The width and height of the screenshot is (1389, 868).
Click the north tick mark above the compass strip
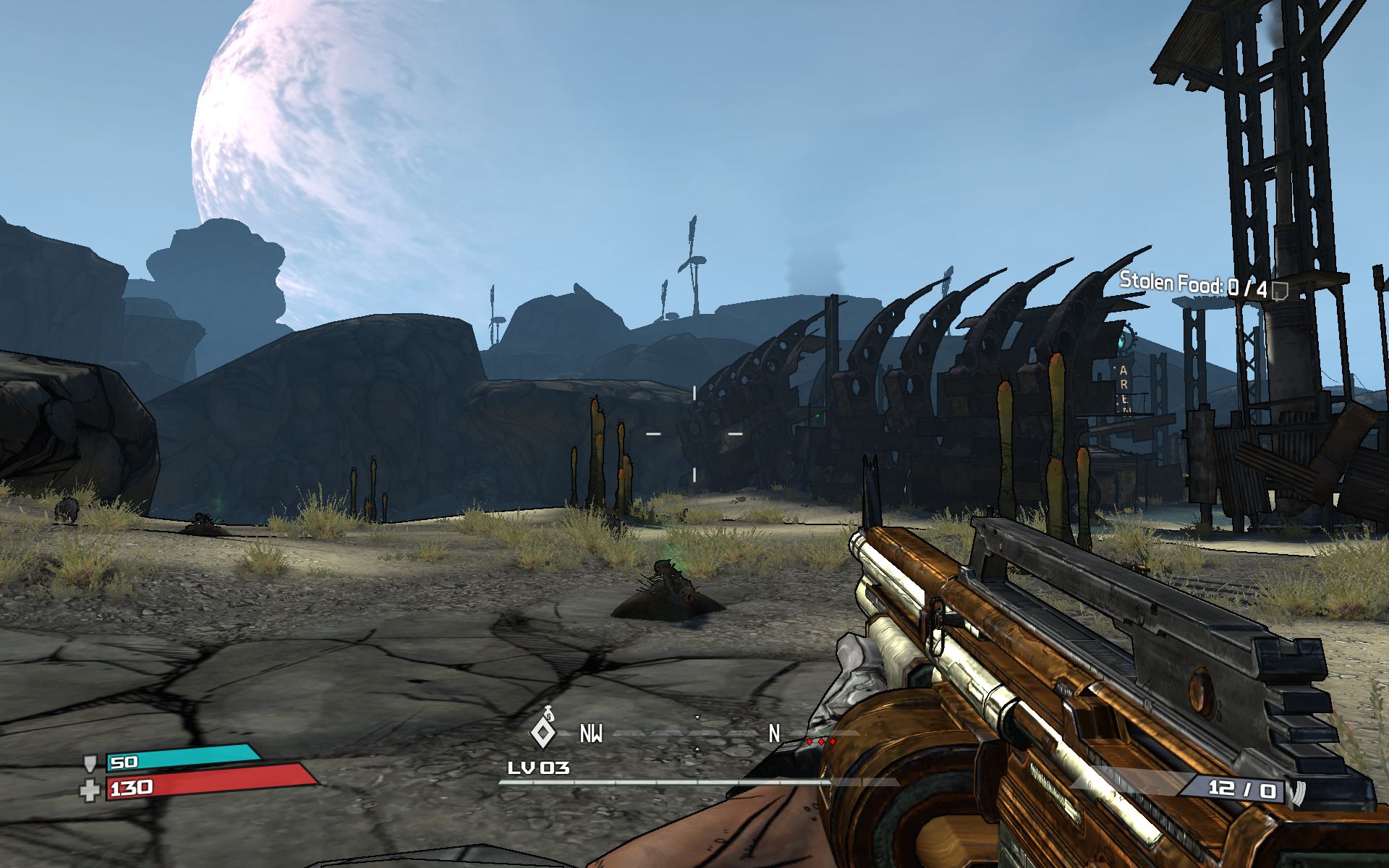(x=697, y=718)
